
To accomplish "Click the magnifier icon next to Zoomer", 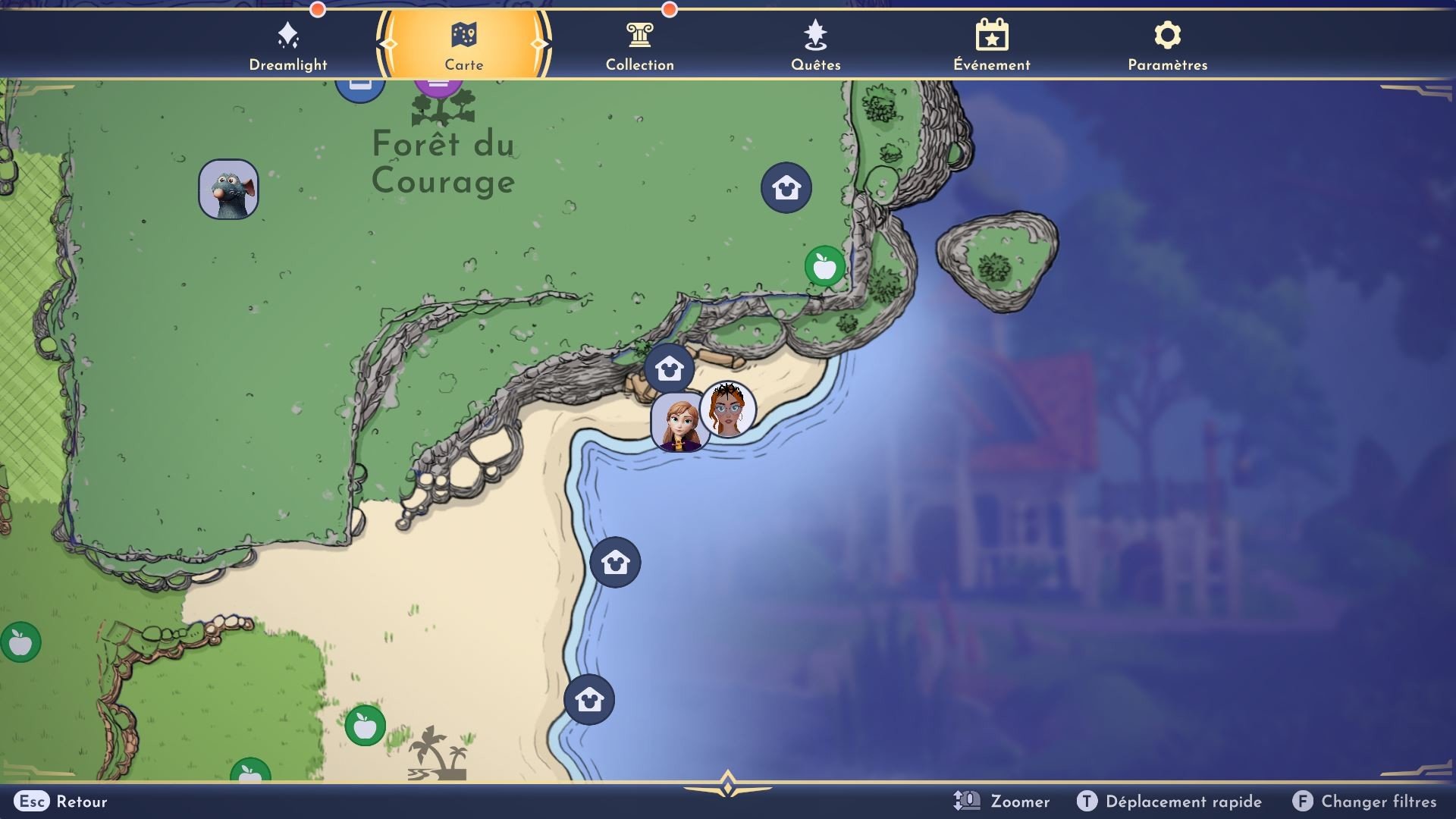I will tap(968, 801).
